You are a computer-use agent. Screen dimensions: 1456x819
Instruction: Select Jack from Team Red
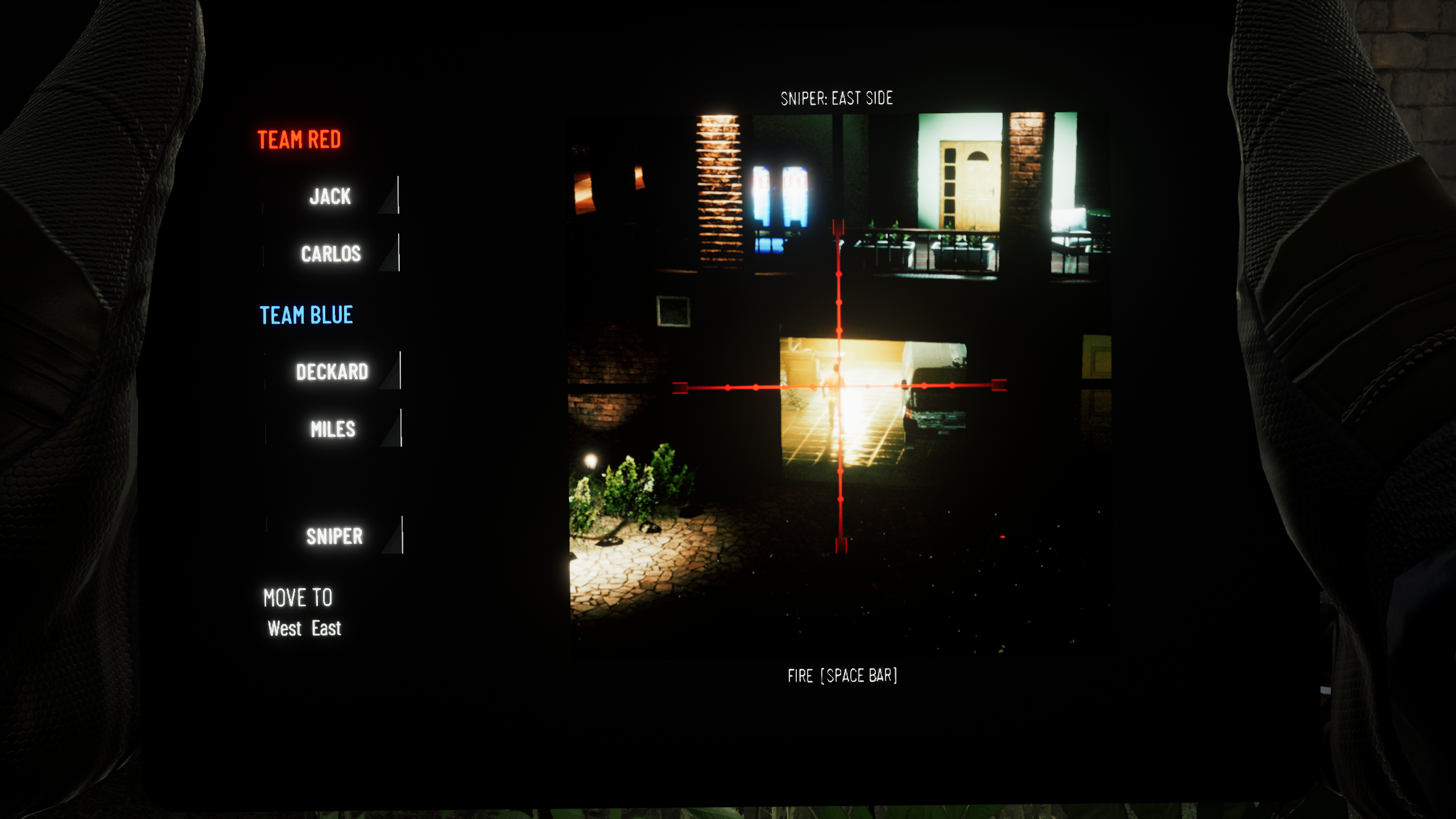click(x=329, y=197)
